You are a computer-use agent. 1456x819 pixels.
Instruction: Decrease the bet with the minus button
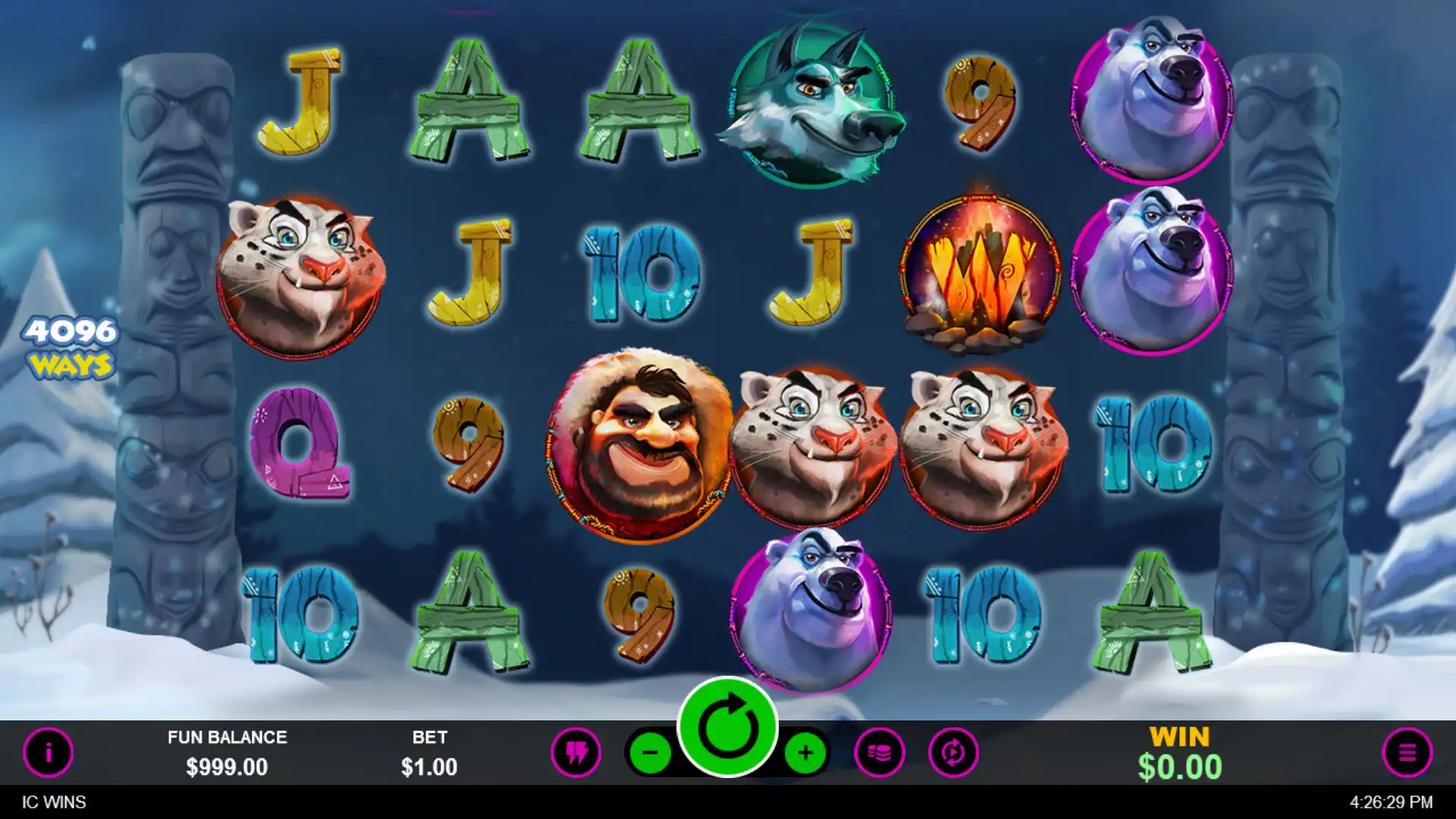[x=651, y=752]
